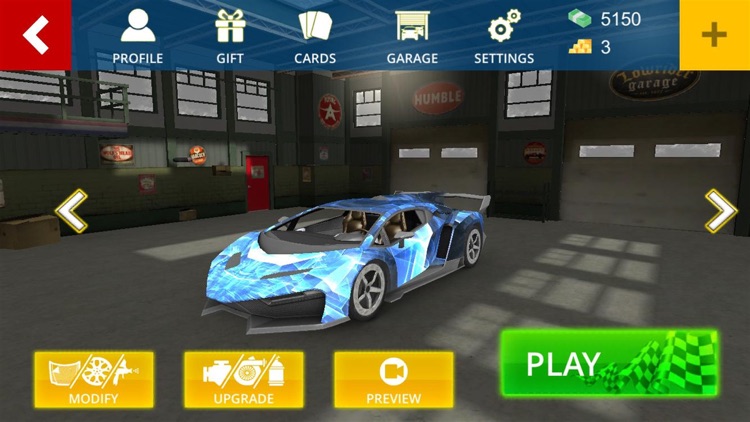Start the car Preview camera
The height and width of the screenshot is (422, 750).
(394, 379)
